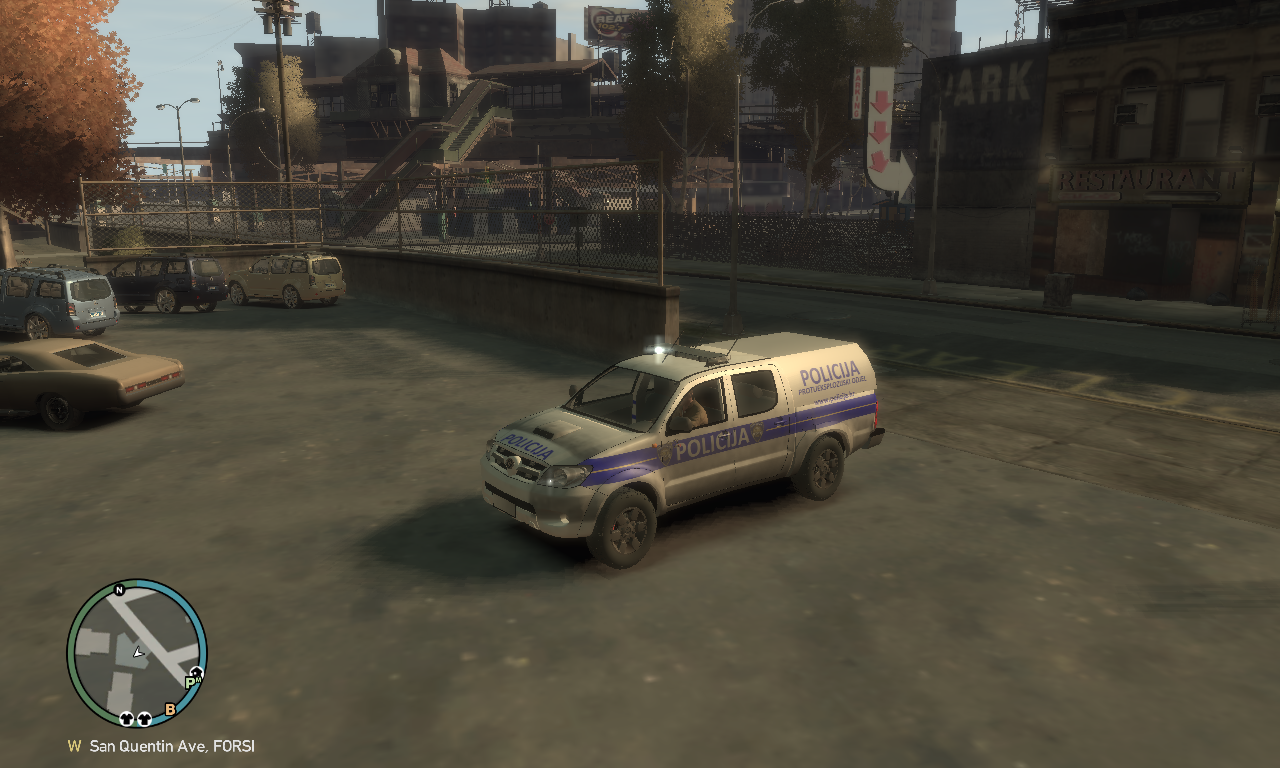This screenshot has height=768, width=1280.
Task: Select the north N compass marker
Action: coord(119,590)
